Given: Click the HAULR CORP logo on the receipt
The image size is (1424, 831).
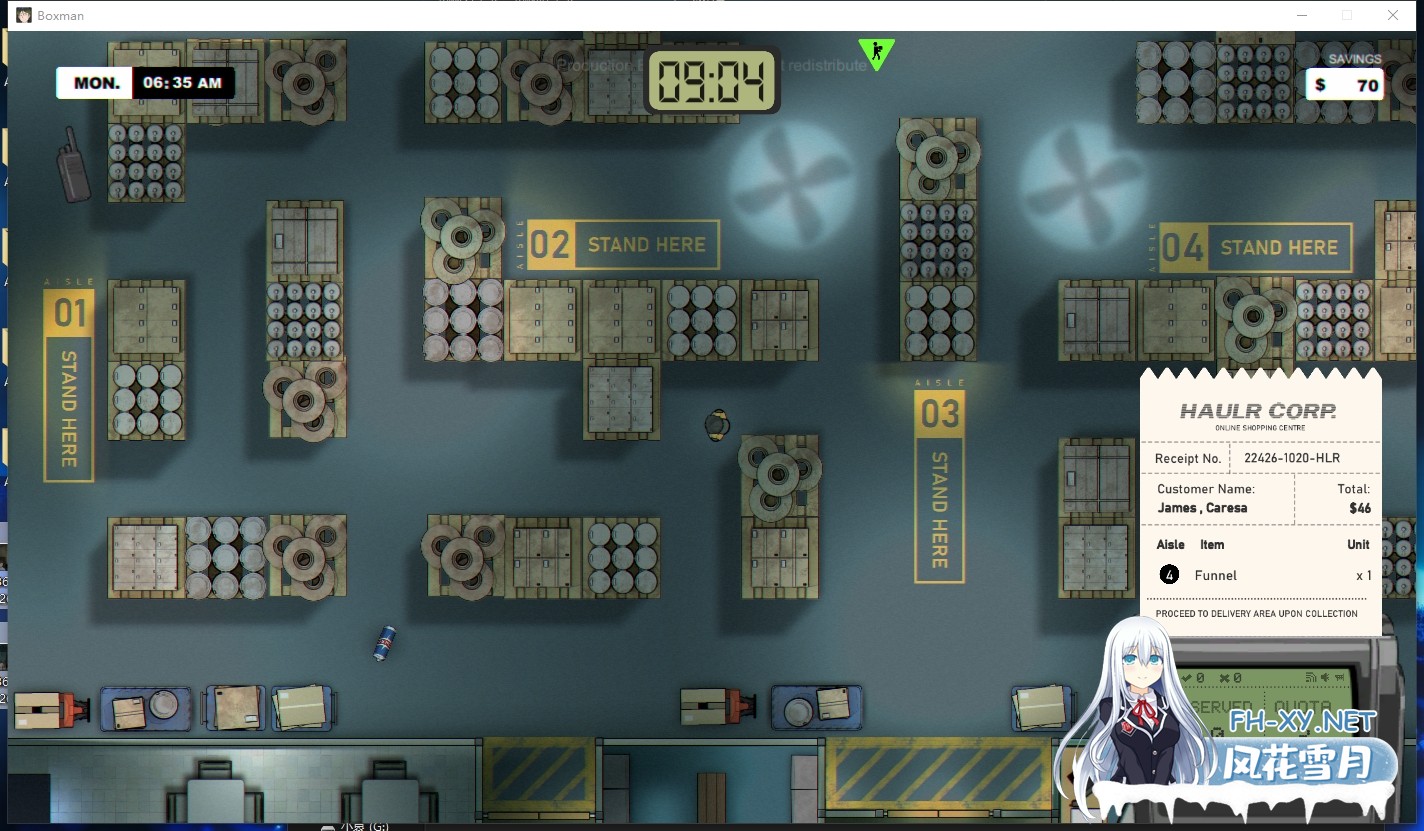Looking at the screenshot, I should point(1257,410).
